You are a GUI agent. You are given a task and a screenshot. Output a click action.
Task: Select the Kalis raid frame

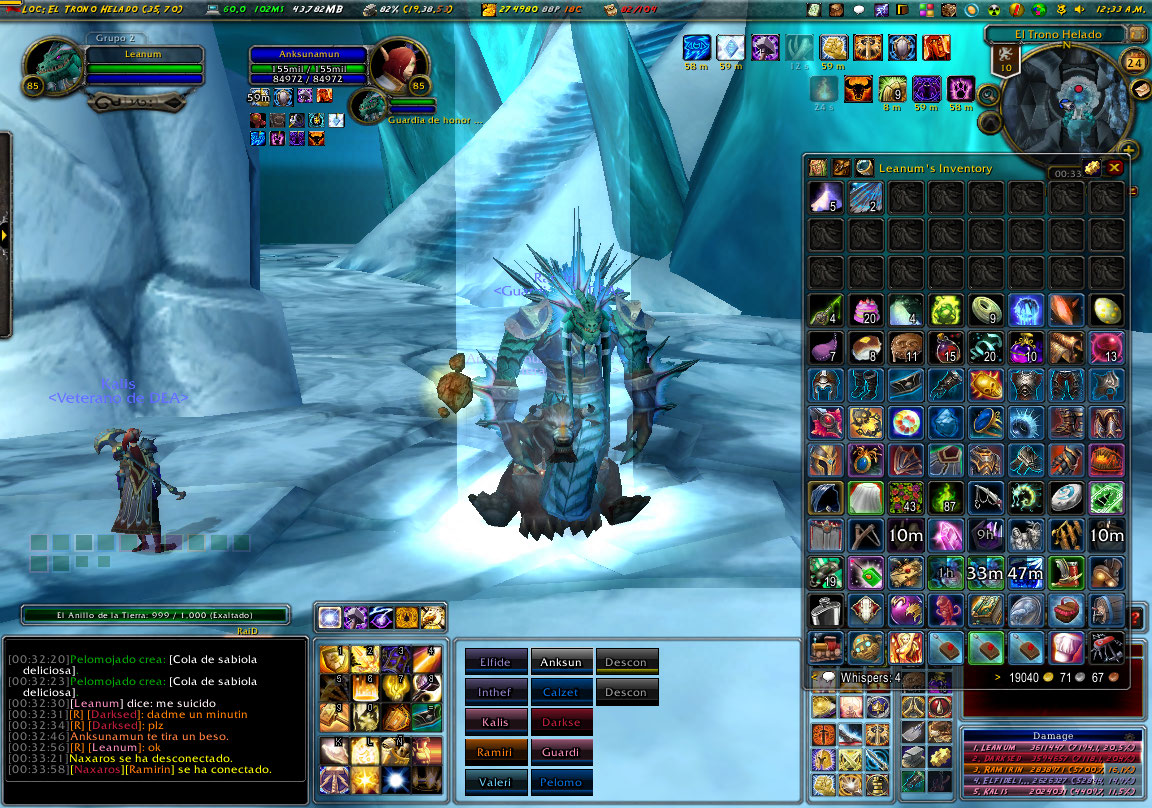tap(495, 722)
